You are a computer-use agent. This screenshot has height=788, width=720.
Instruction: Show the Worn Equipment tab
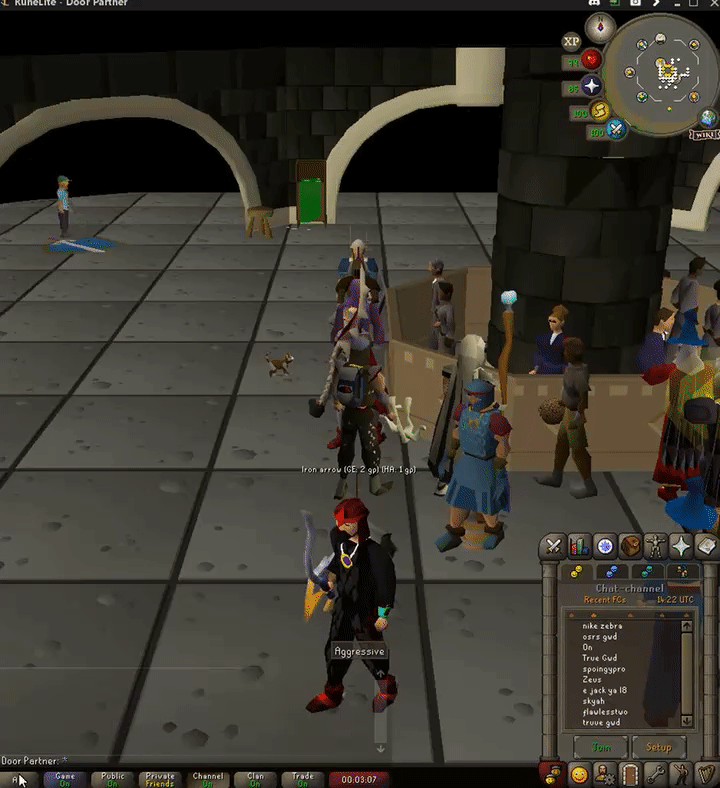(656, 547)
